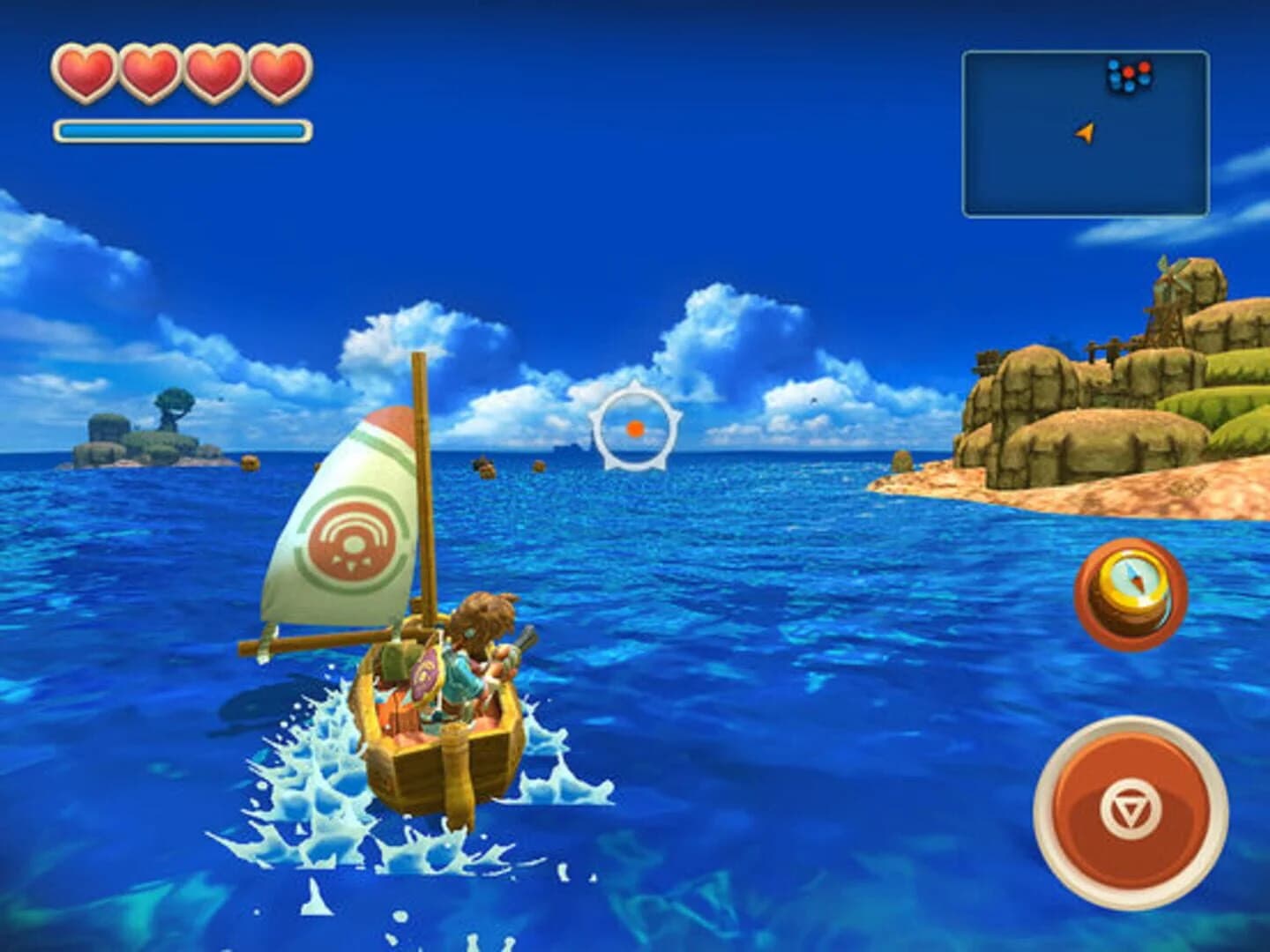Select the orange player arrow on the minimap
The image size is (1270, 952).
1083,132
